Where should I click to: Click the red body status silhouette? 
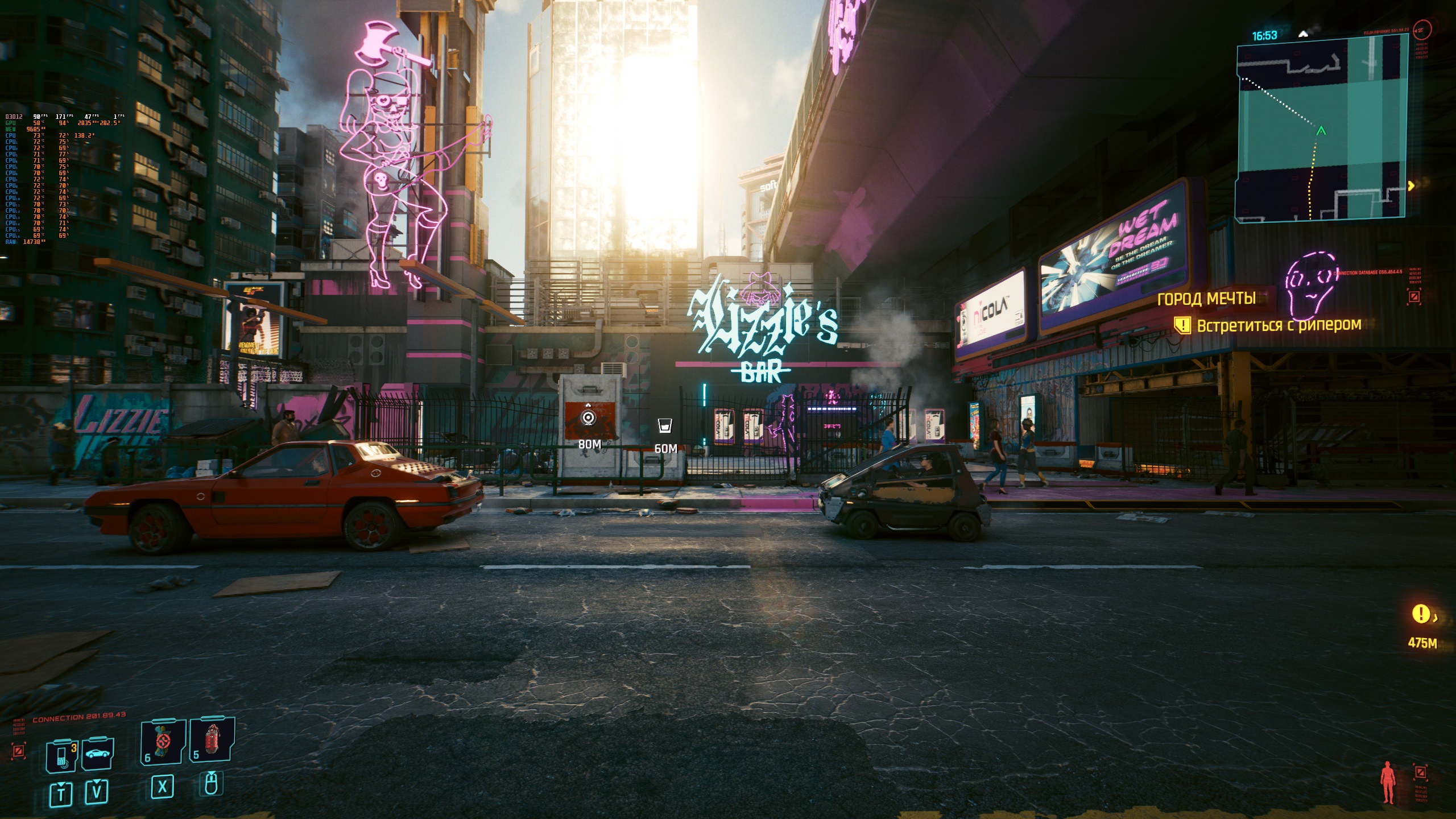pos(1388,782)
